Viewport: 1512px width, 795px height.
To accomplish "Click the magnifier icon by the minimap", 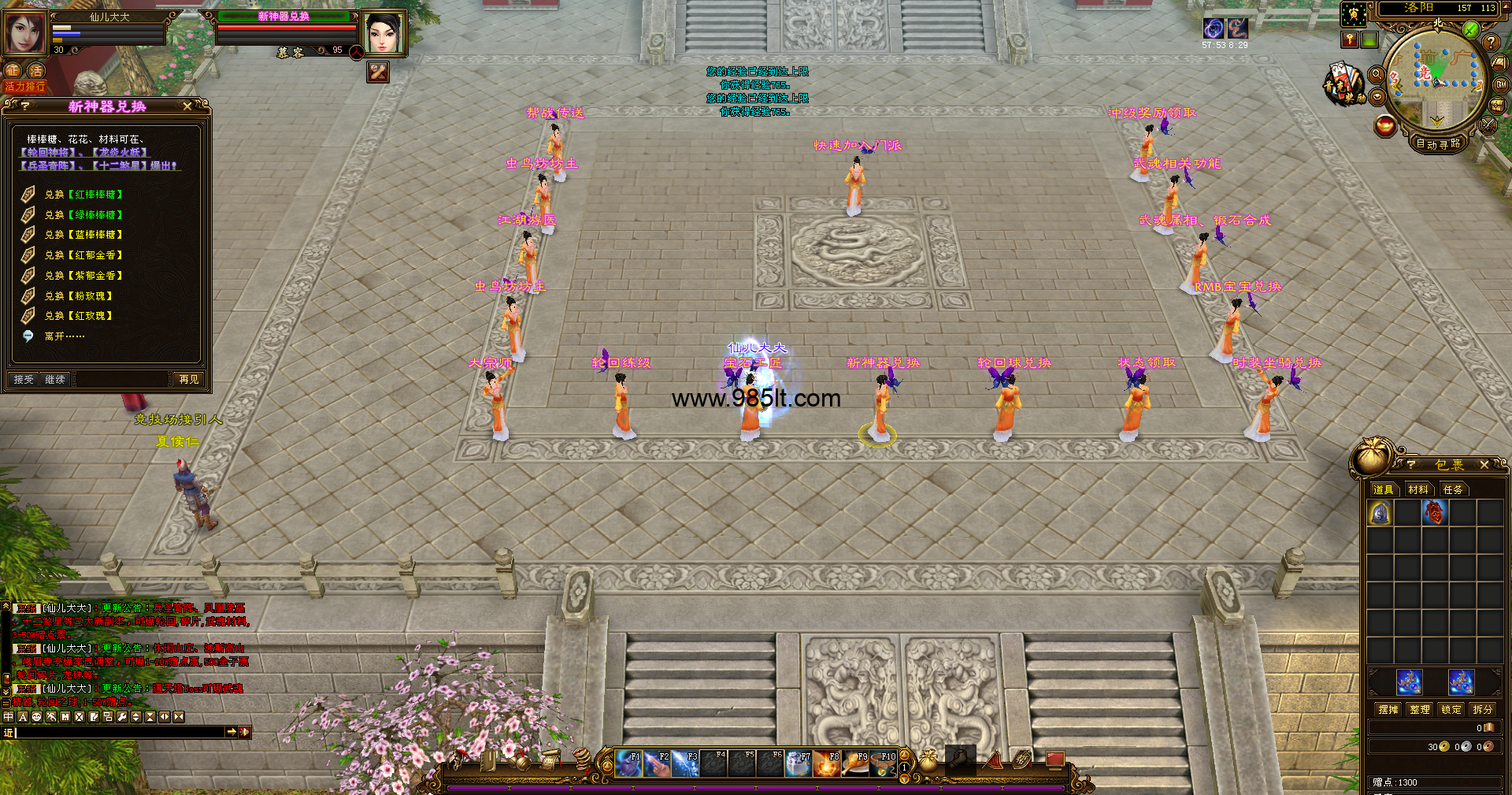I will click(x=1377, y=75).
